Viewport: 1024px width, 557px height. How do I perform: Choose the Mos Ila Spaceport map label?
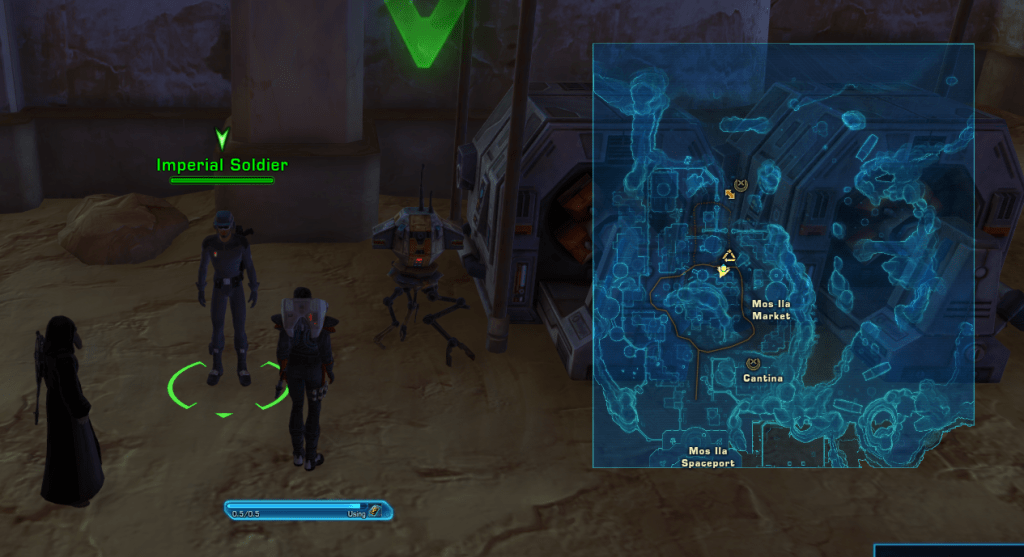pos(707,457)
